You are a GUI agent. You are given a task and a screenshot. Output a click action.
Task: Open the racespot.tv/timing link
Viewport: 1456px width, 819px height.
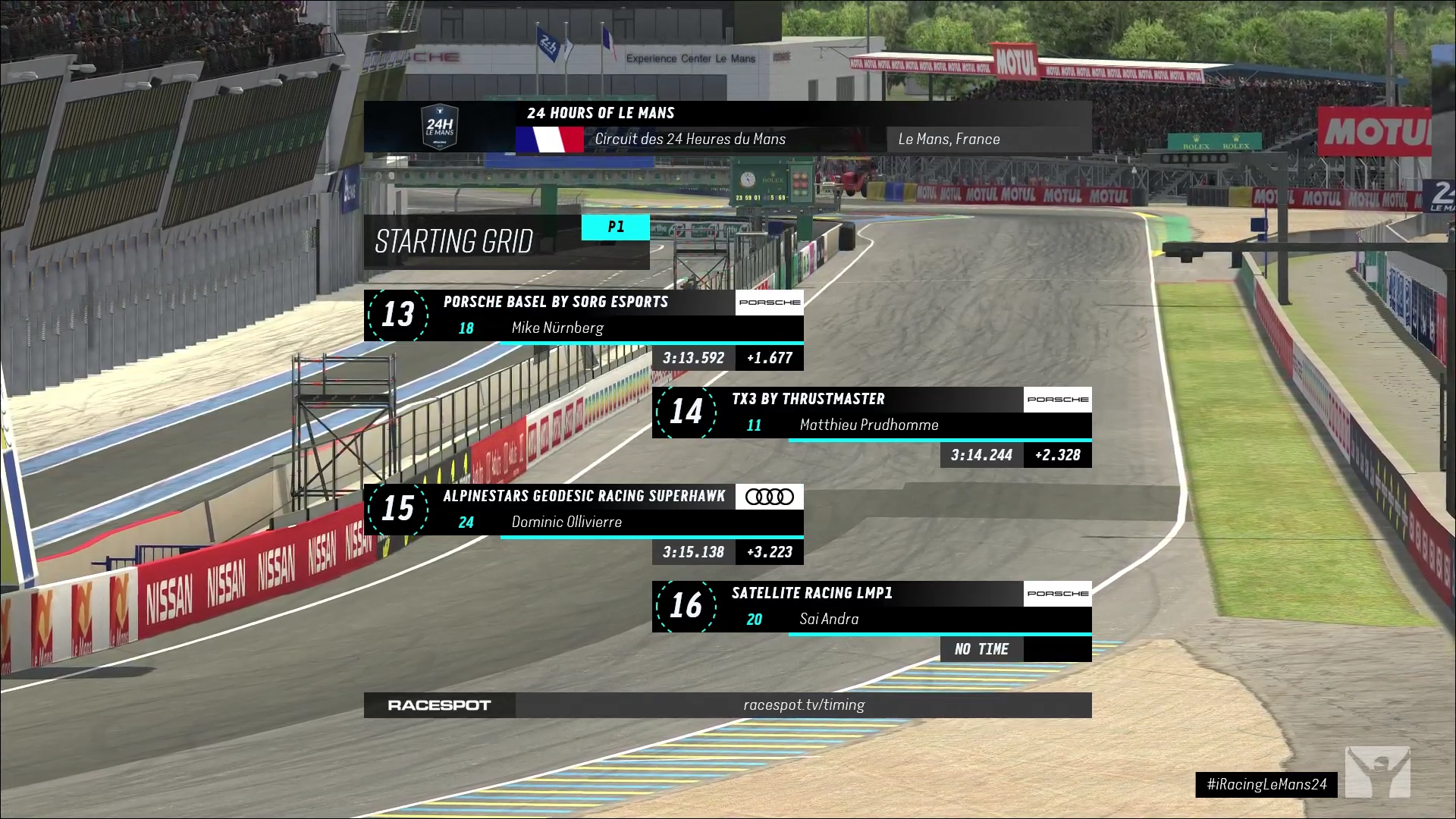pyautogui.click(x=803, y=704)
